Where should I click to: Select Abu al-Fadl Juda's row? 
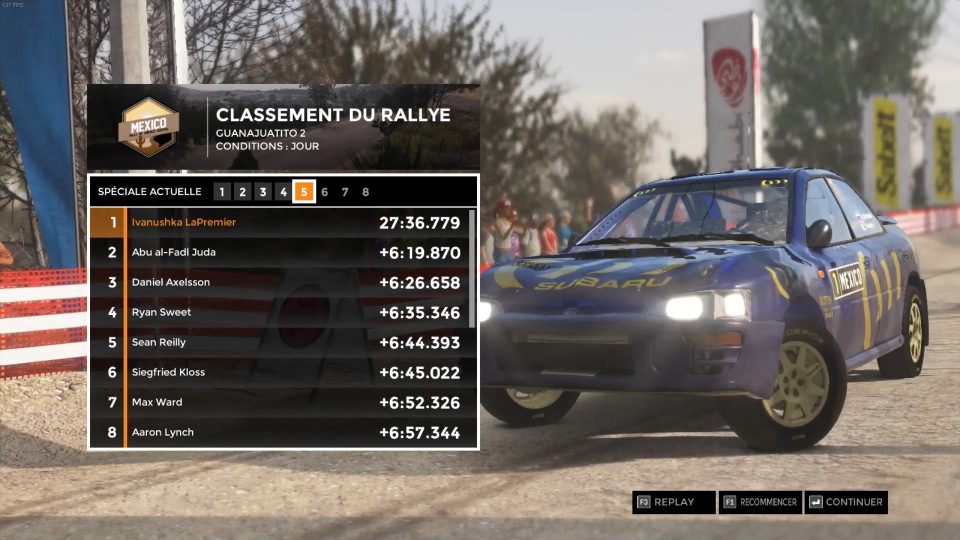278,252
